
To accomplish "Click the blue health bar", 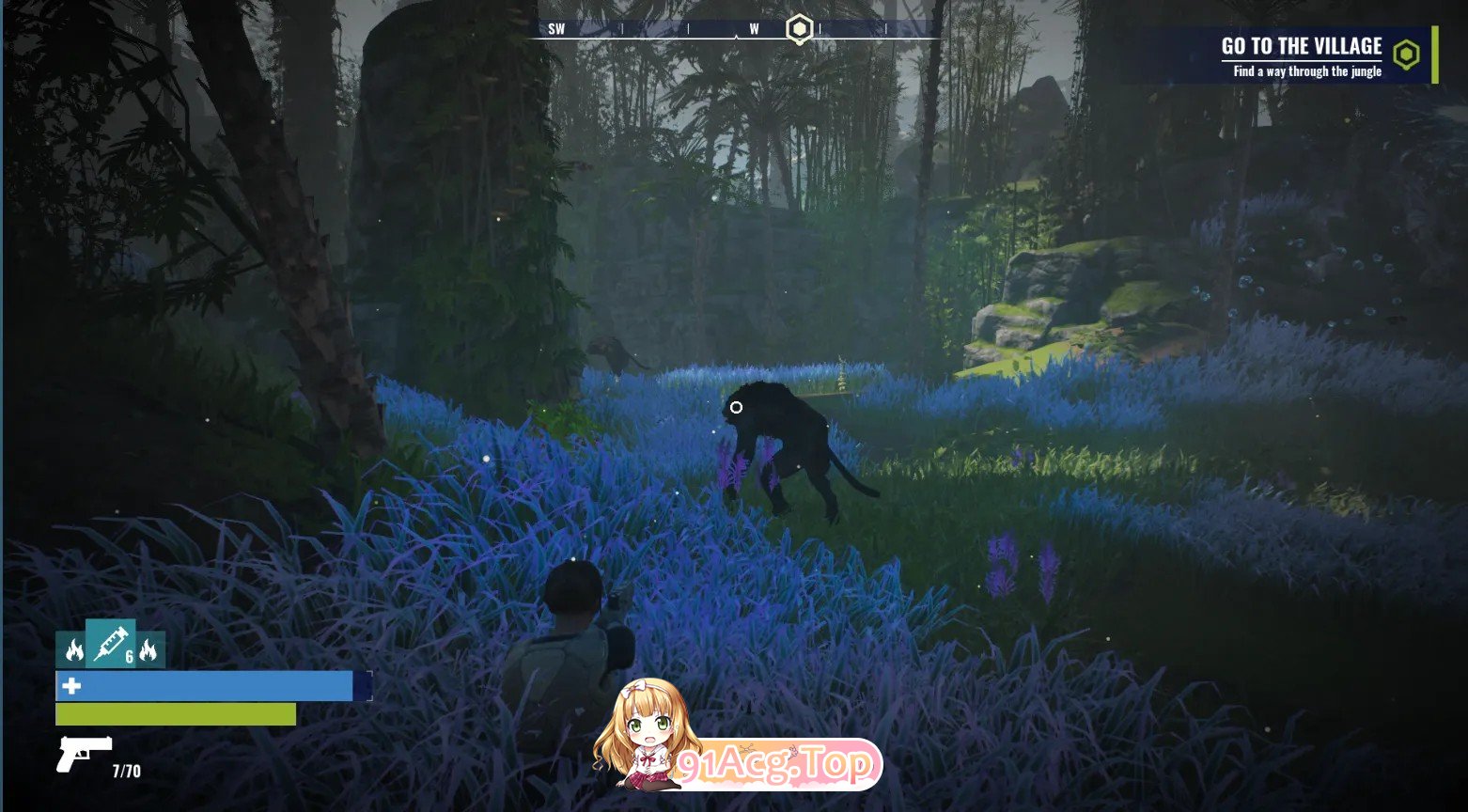I will (205, 687).
